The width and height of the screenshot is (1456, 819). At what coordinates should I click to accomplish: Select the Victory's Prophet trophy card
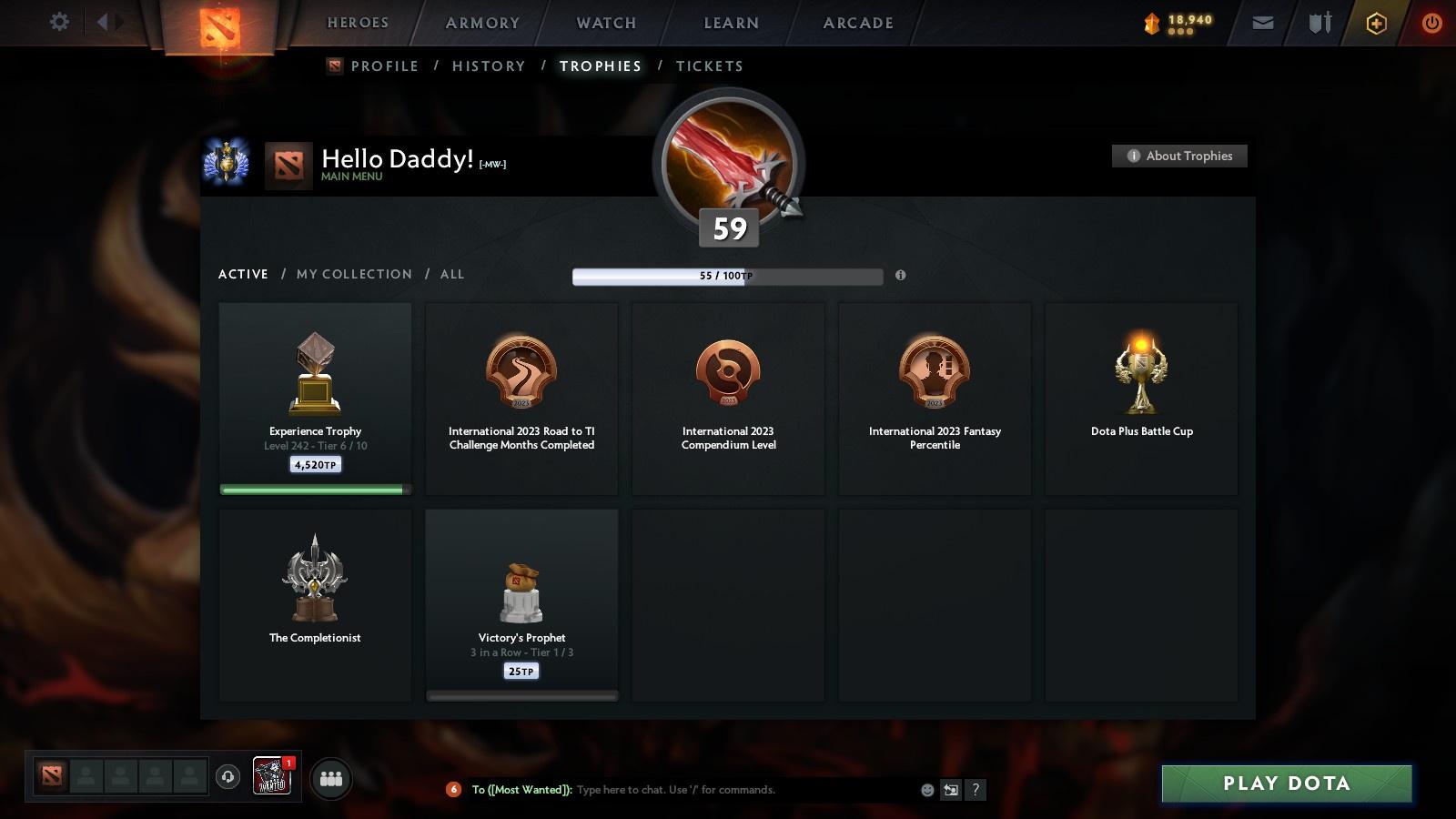pos(521,603)
